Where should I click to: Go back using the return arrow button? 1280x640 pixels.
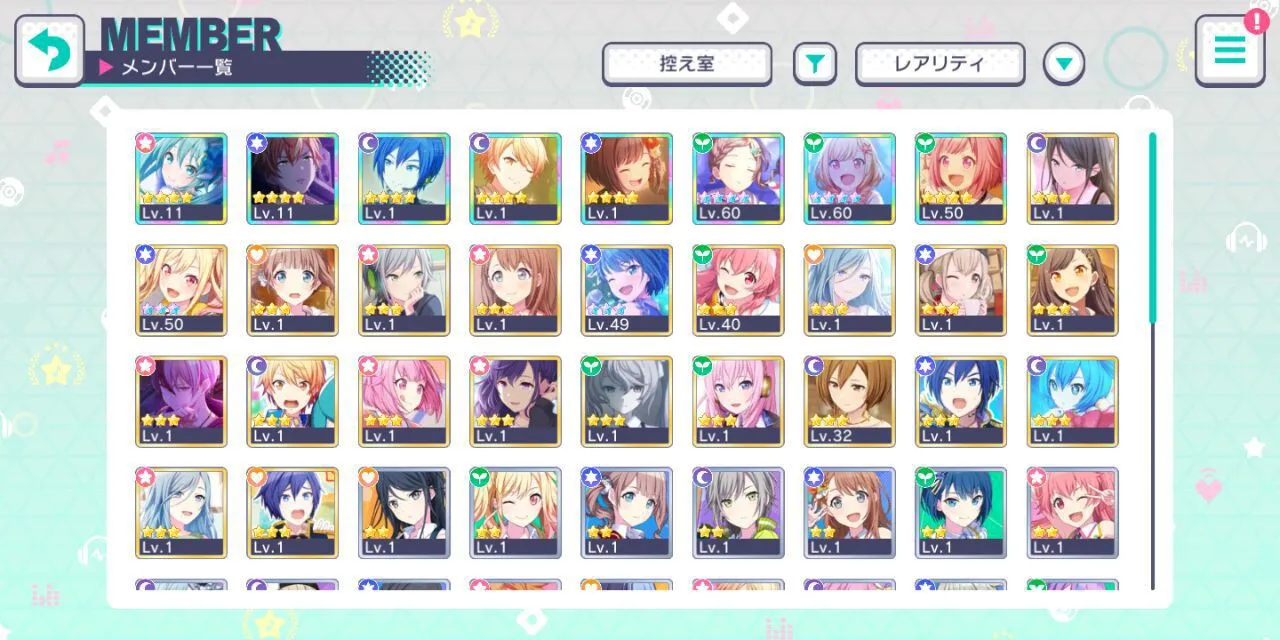pos(48,50)
